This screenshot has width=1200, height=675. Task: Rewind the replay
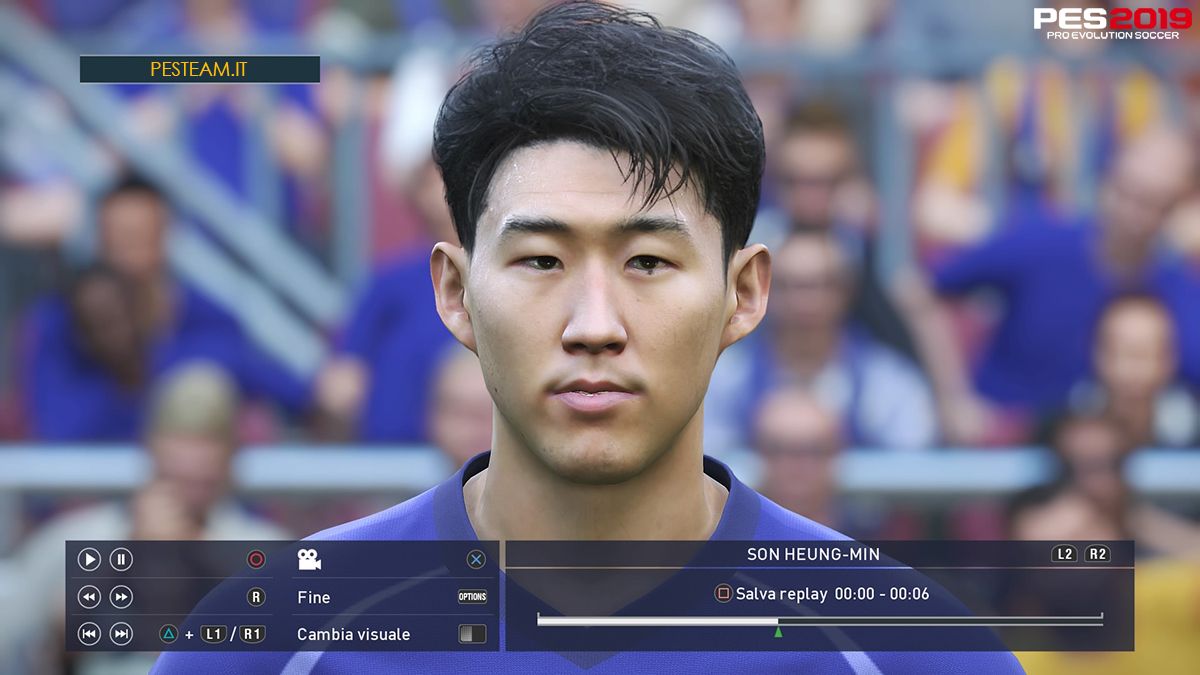(89, 597)
